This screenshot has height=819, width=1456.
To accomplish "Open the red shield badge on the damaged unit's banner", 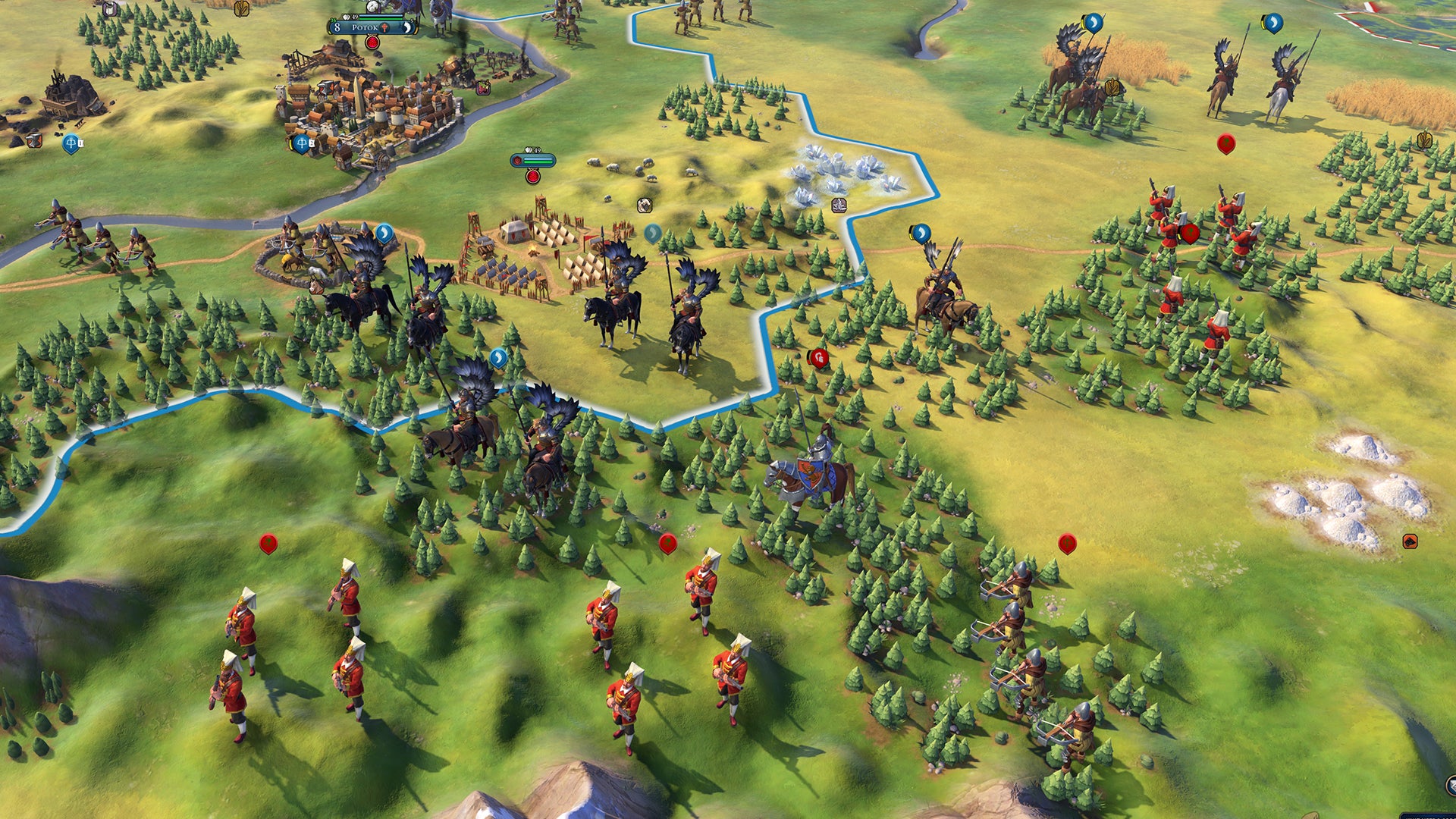I will pyautogui.click(x=517, y=160).
